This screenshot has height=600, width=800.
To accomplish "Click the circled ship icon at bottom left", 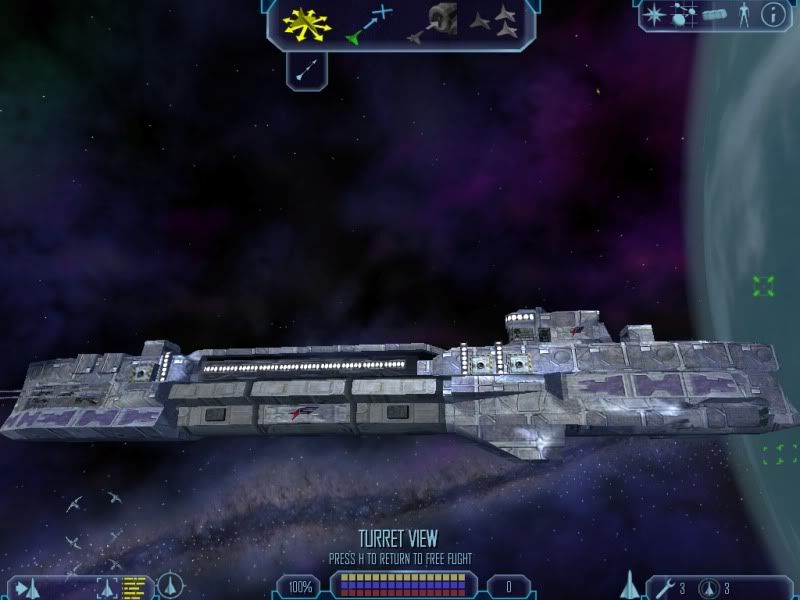I will click(170, 585).
